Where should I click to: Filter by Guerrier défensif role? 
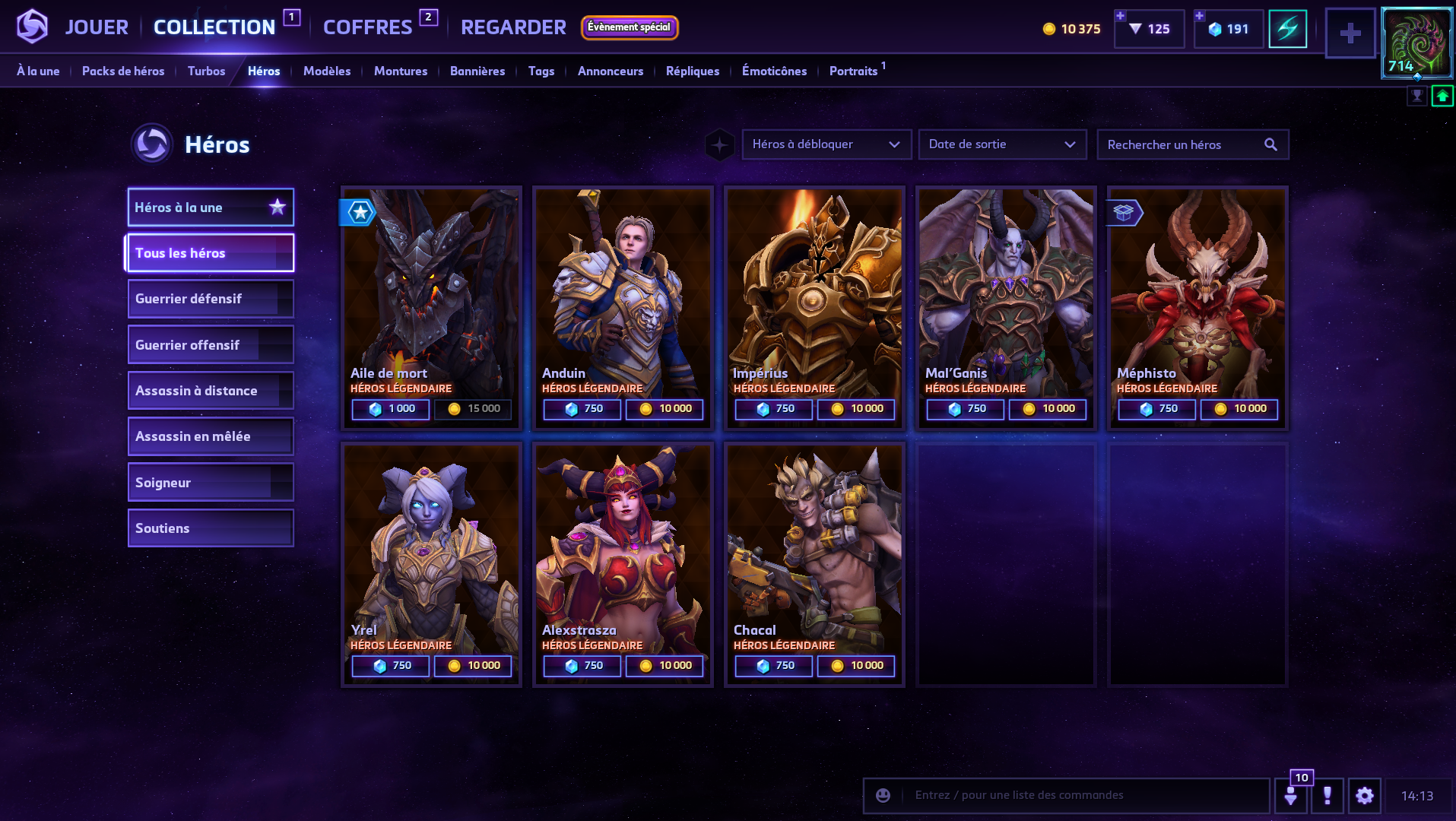point(211,299)
